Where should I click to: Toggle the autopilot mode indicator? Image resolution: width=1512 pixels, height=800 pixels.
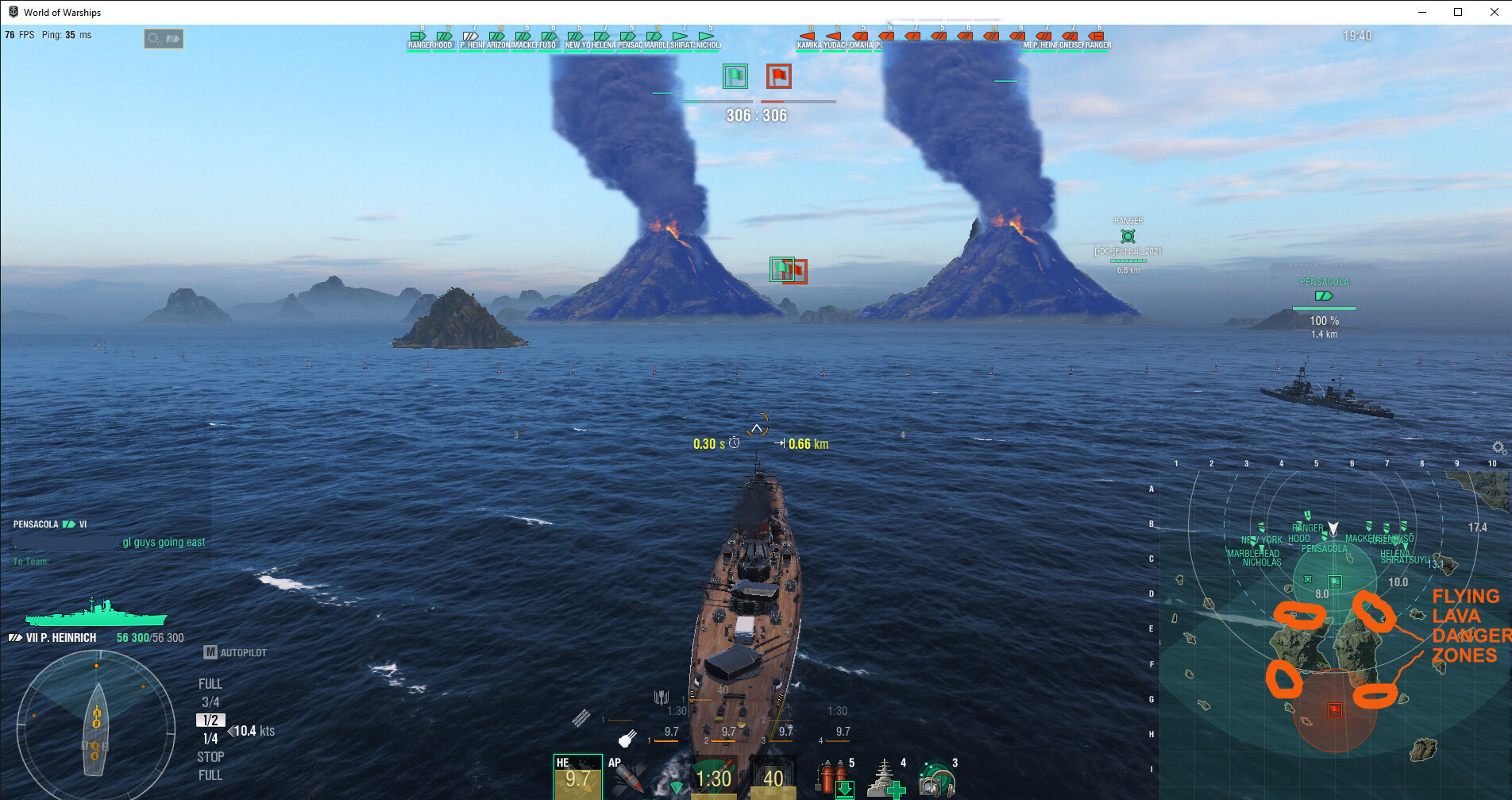(x=235, y=652)
